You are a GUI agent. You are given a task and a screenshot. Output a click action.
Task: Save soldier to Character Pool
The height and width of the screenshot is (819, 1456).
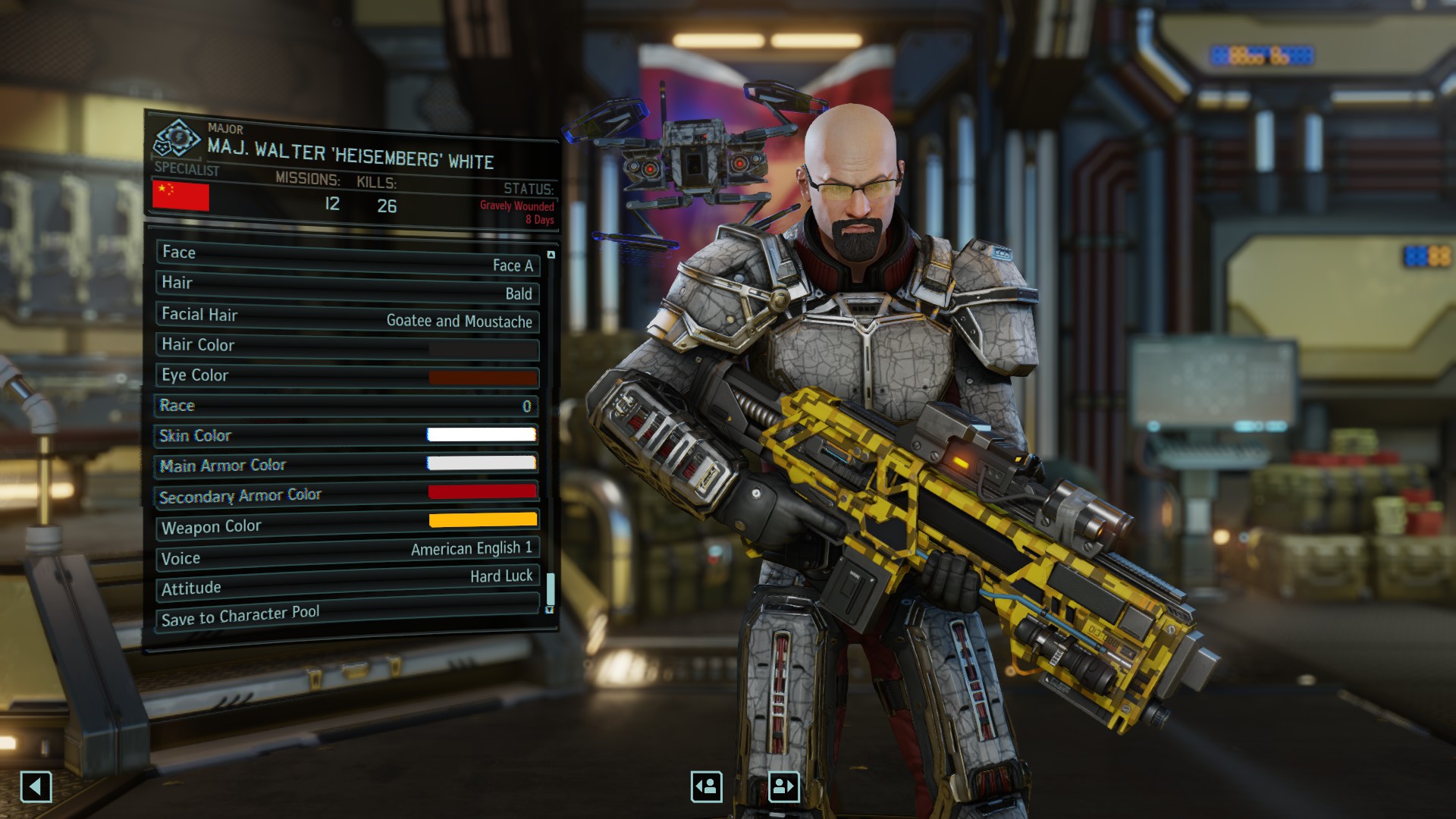pyautogui.click(x=347, y=613)
